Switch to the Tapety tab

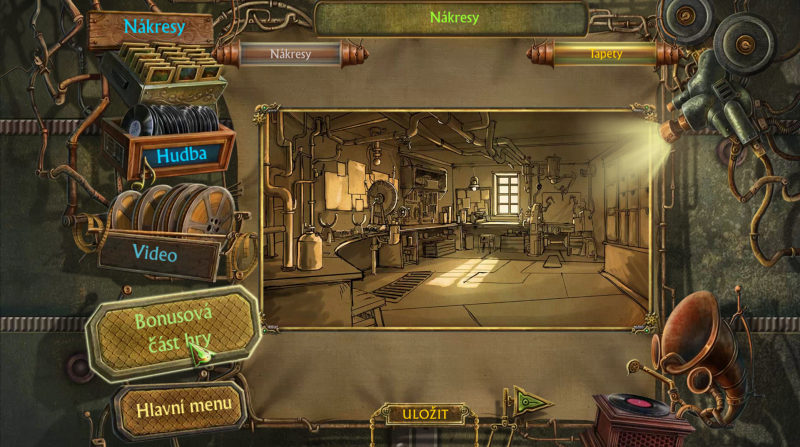(605, 53)
